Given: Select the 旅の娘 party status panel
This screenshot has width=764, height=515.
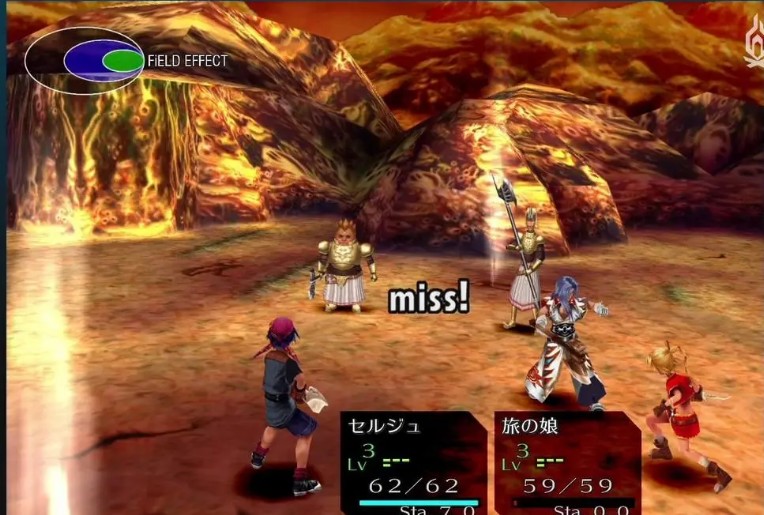Looking at the screenshot, I should click(x=566, y=461).
